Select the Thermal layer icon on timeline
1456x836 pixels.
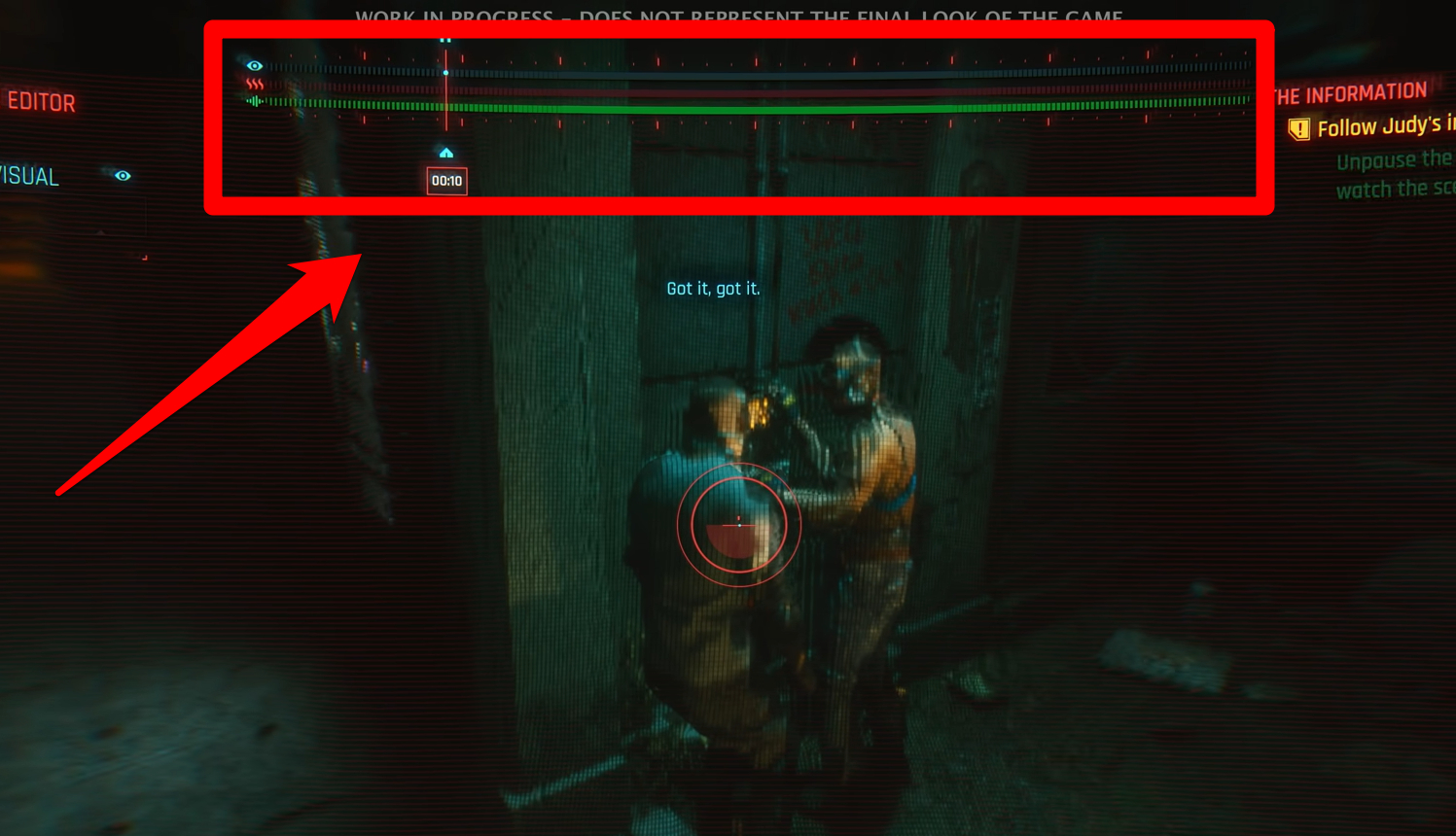(254, 84)
